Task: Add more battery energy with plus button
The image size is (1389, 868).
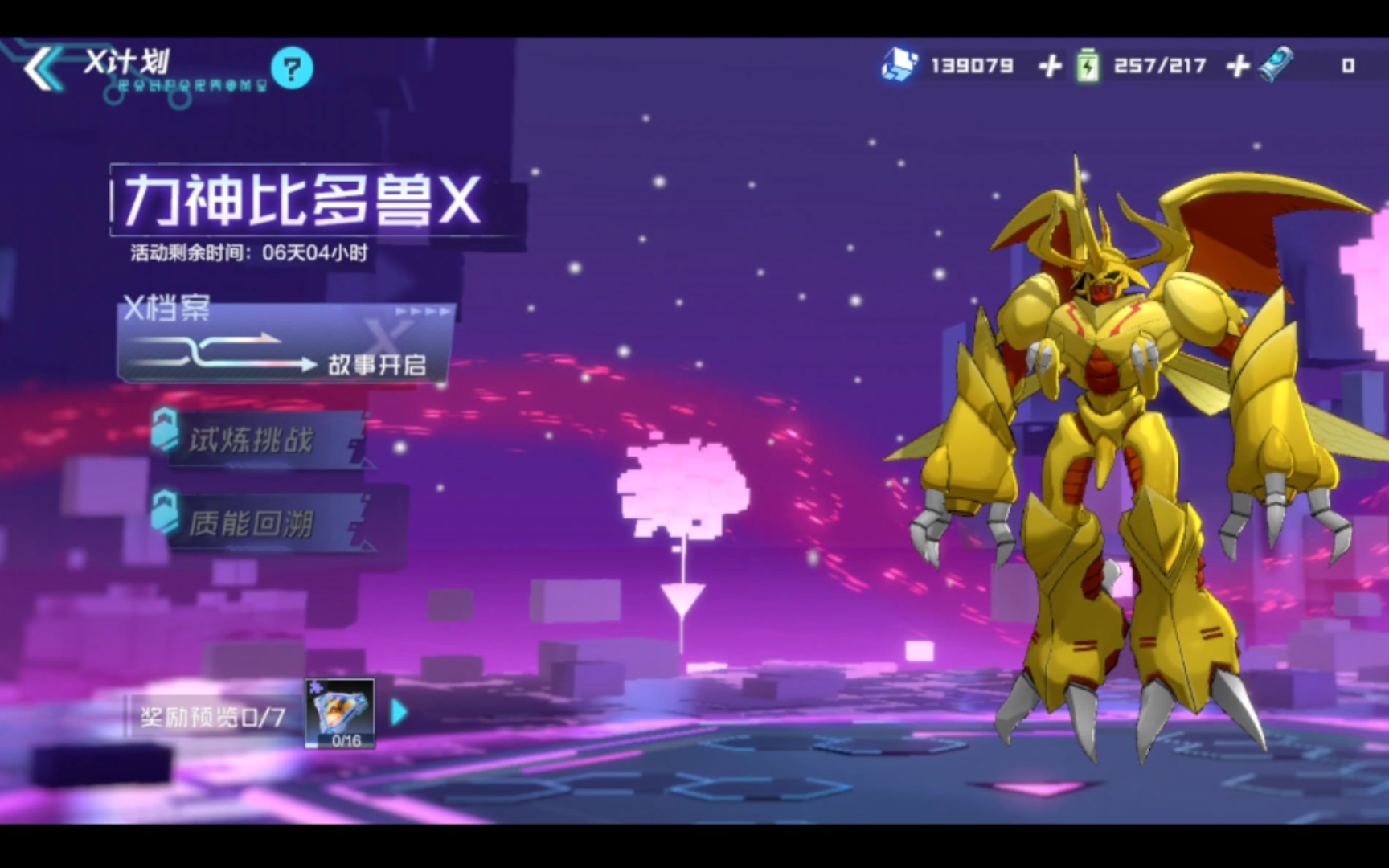Action: pyautogui.click(x=1238, y=66)
